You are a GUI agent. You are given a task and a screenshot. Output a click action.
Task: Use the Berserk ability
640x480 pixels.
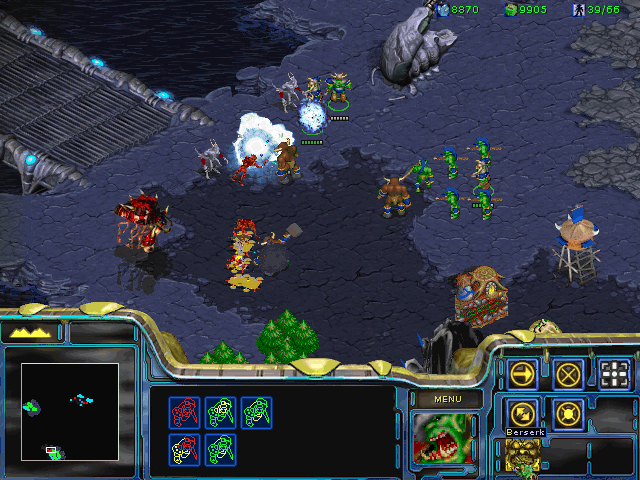point(522,455)
